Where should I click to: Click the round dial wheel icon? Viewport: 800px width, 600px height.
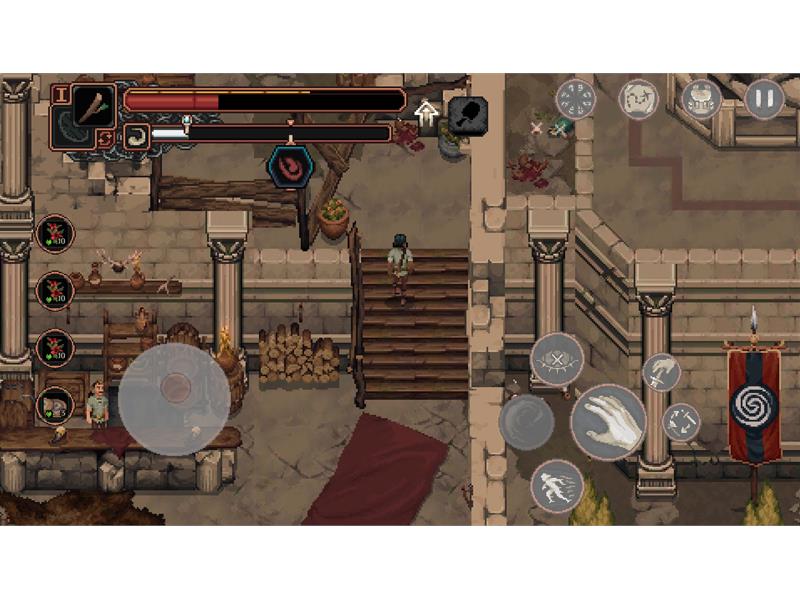click(x=575, y=99)
